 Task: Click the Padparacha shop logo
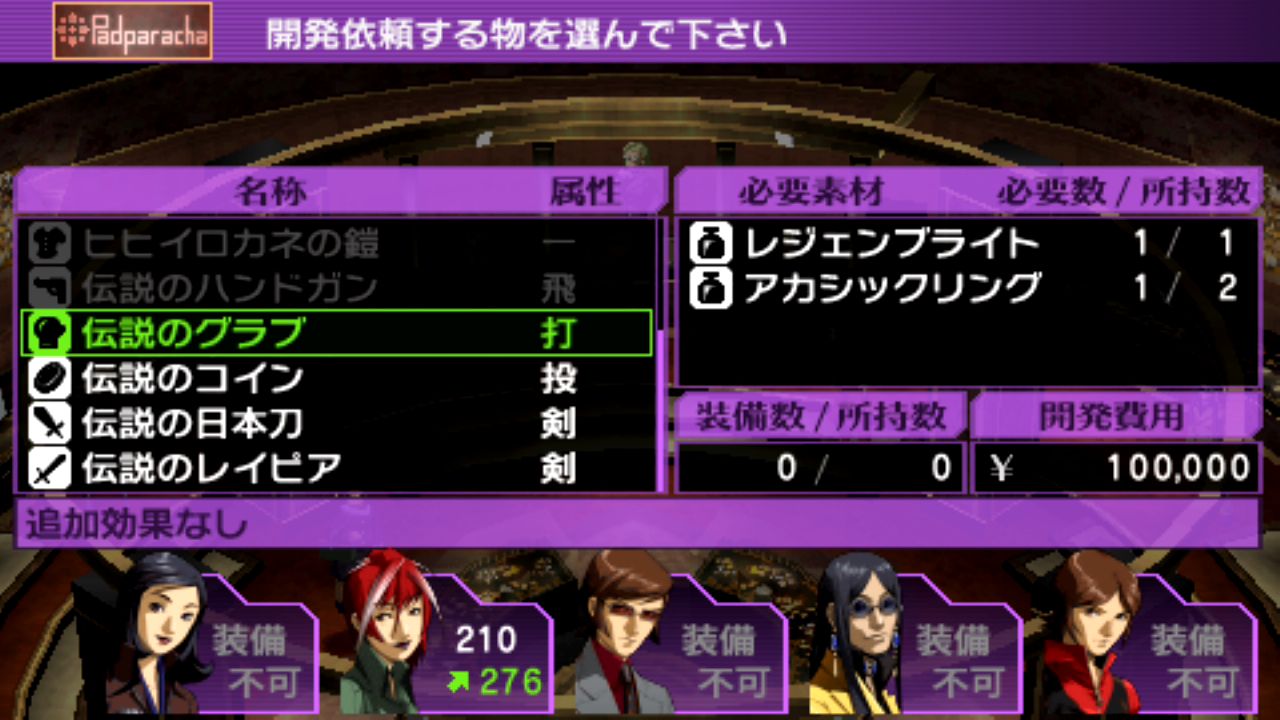point(132,31)
